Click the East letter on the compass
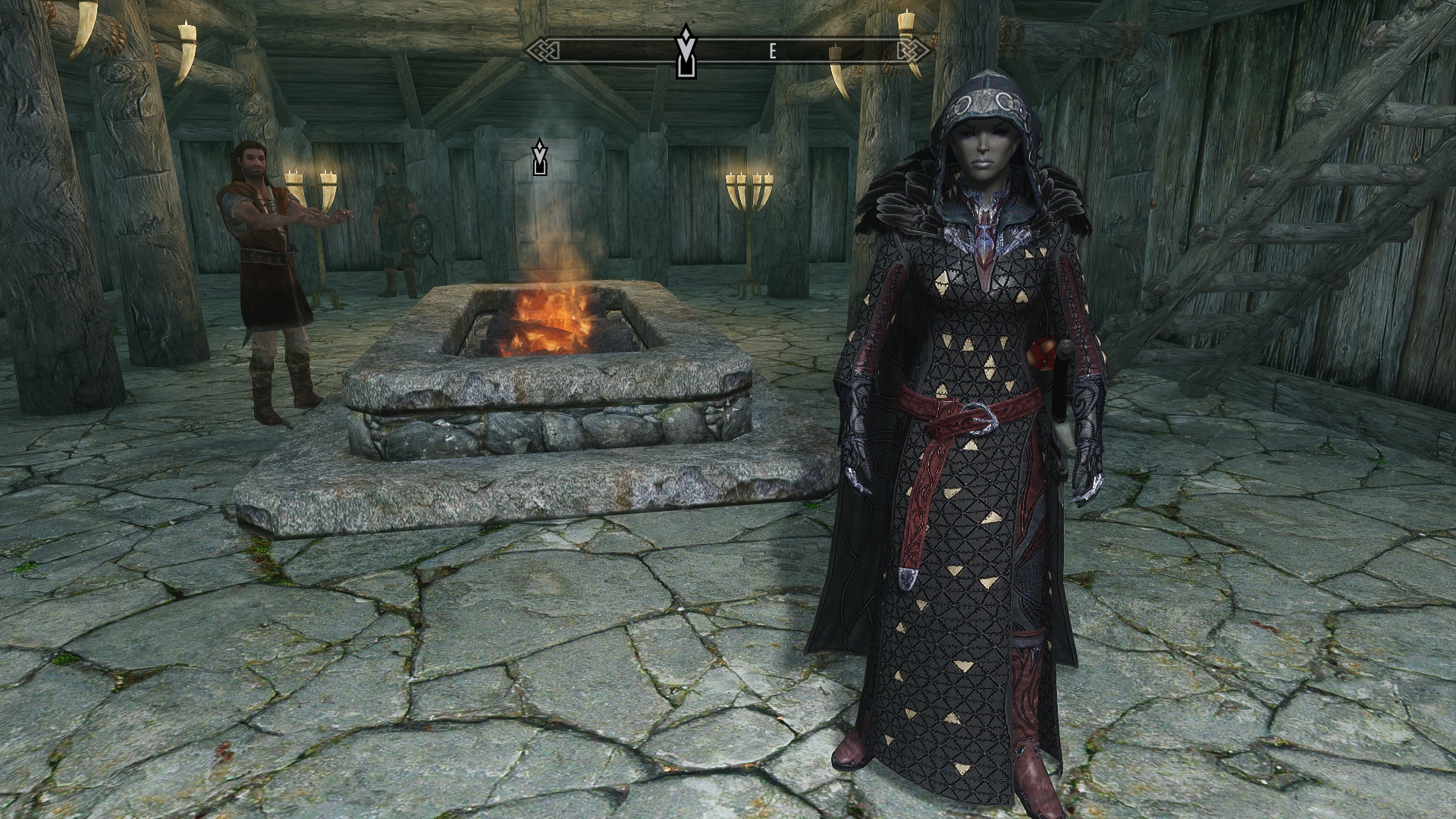The height and width of the screenshot is (819, 1456). [x=773, y=52]
